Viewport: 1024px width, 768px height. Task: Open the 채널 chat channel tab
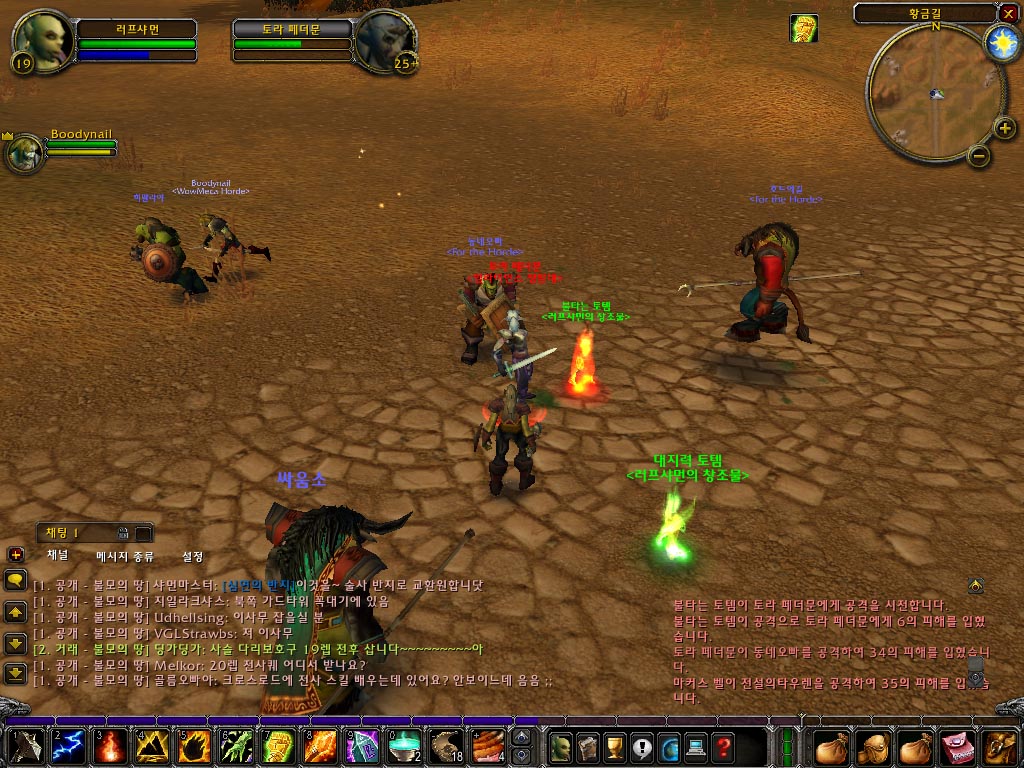[x=58, y=556]
